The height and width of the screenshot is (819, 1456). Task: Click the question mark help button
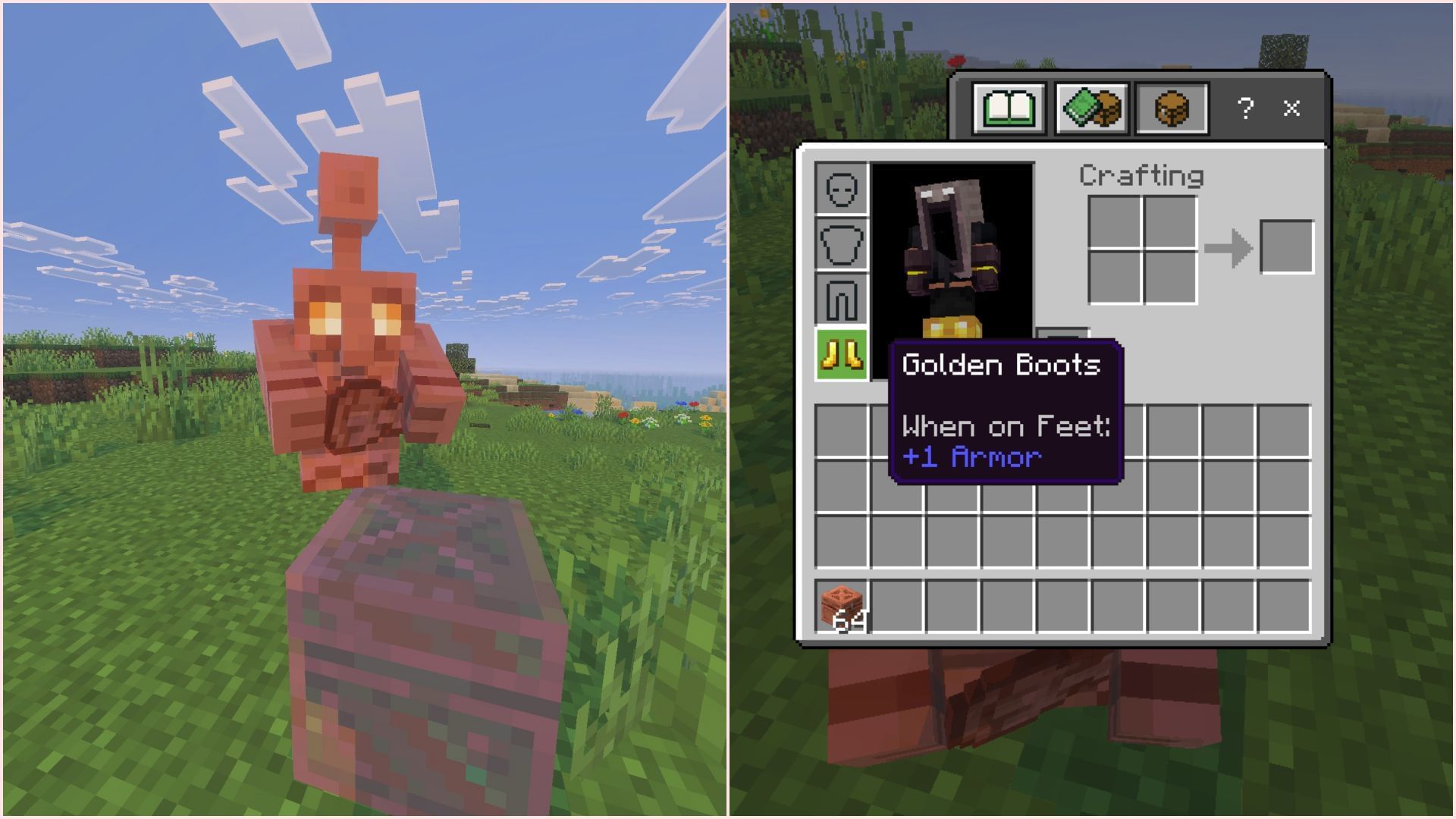click(x=1244, y=108)
